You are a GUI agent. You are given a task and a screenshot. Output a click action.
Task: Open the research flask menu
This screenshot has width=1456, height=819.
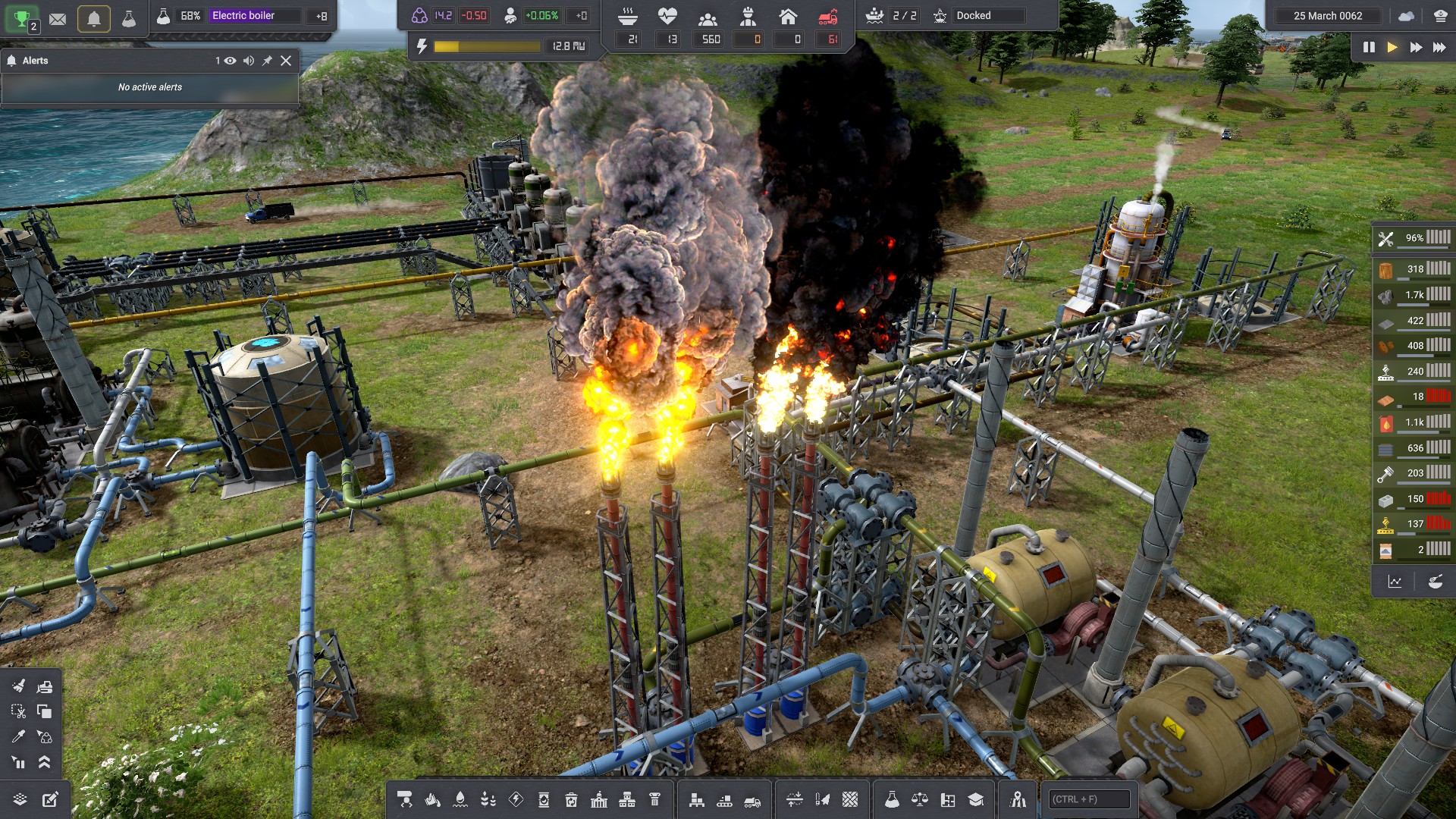[x=892, y=799]
